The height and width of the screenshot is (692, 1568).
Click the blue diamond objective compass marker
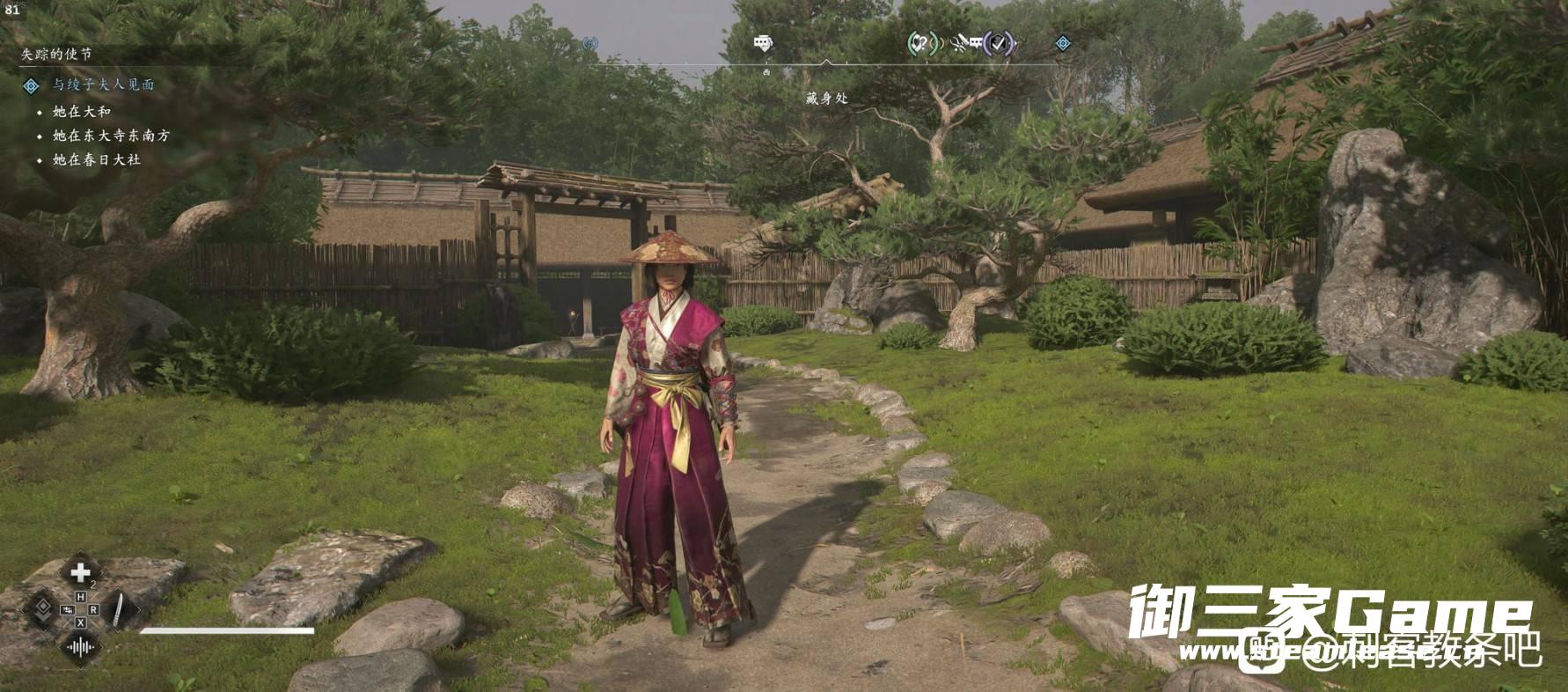point(1063,43)
